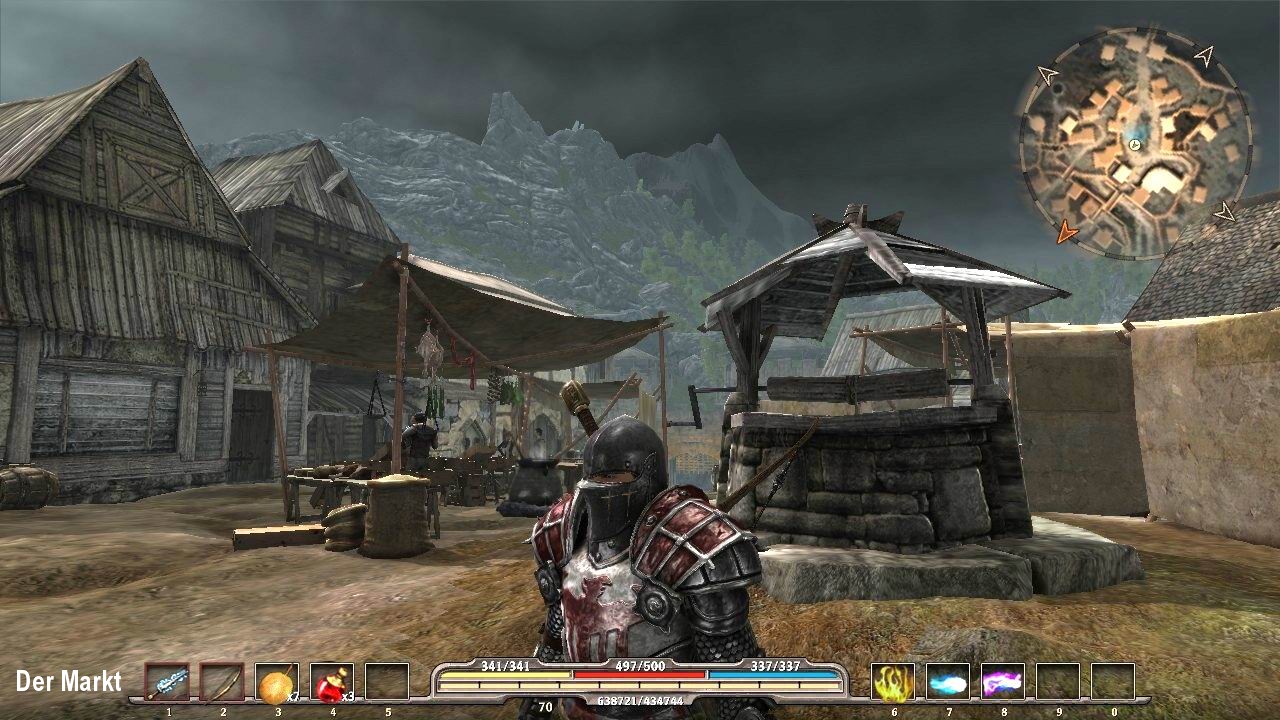The image size is (1280, 720).
Task: Click the orange player arrow on the minimap
Action: (1067, 231)
